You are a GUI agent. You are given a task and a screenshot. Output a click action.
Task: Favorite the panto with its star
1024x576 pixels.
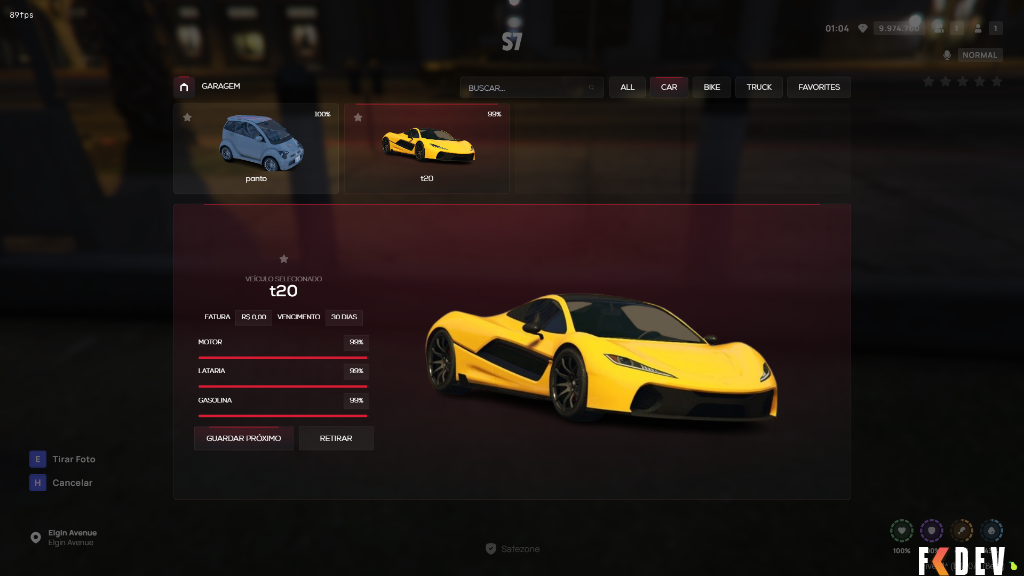pyautogui.click(x=187, y=117)
